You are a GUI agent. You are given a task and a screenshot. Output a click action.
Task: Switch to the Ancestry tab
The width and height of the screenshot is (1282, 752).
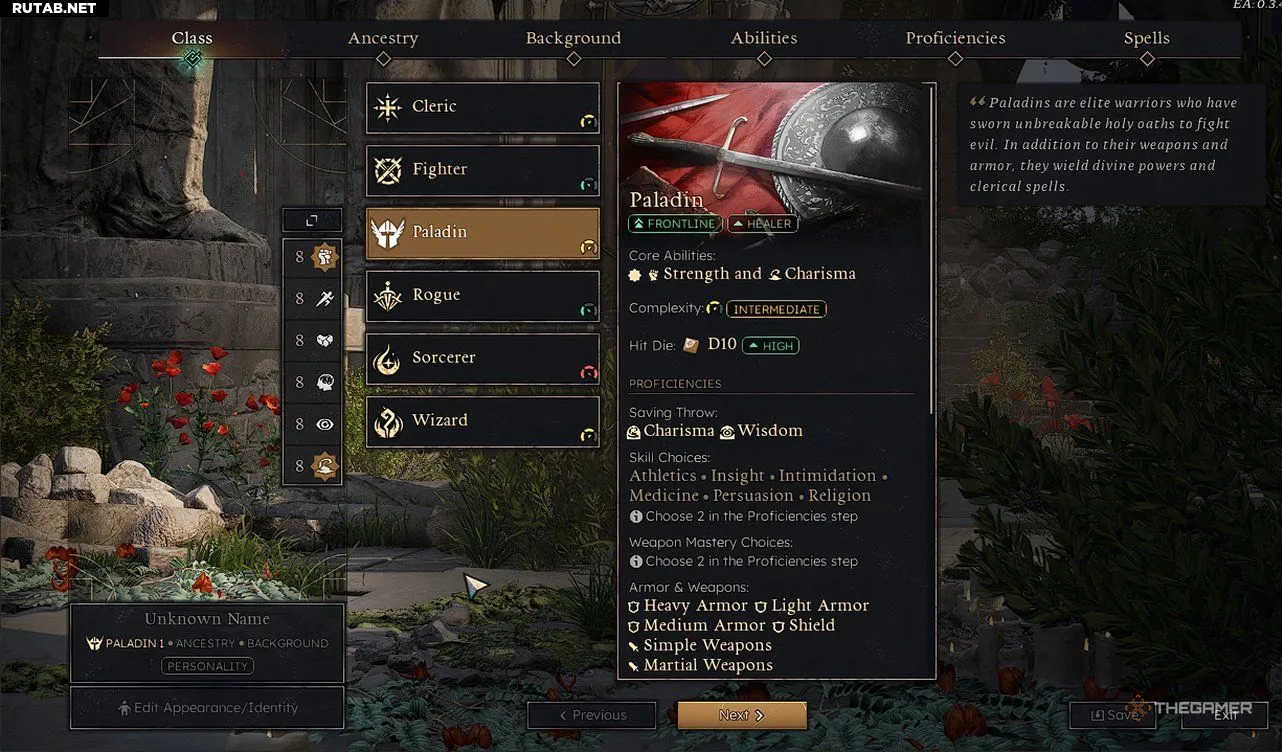[x=383, y=39]
